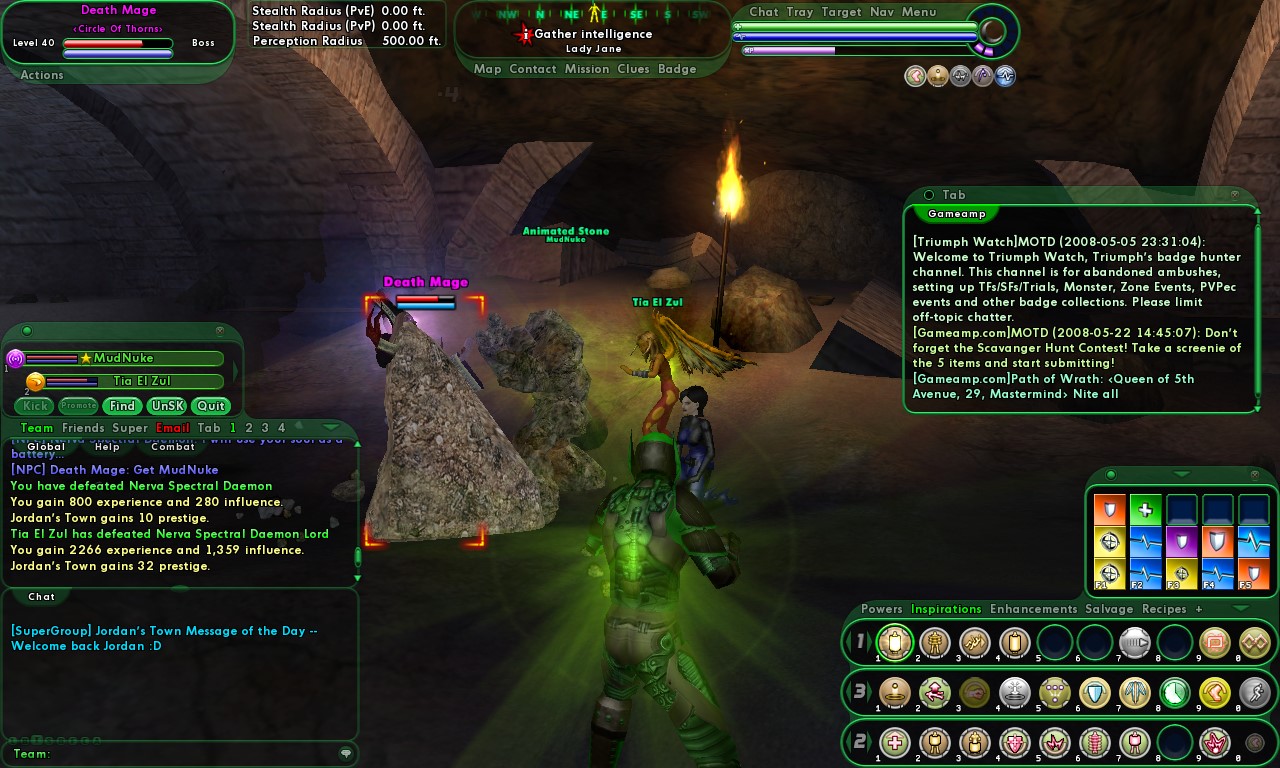Viewport: 1280px width, 768px height.
Task: Switch chat to the Friends channel
Action: 83,428
